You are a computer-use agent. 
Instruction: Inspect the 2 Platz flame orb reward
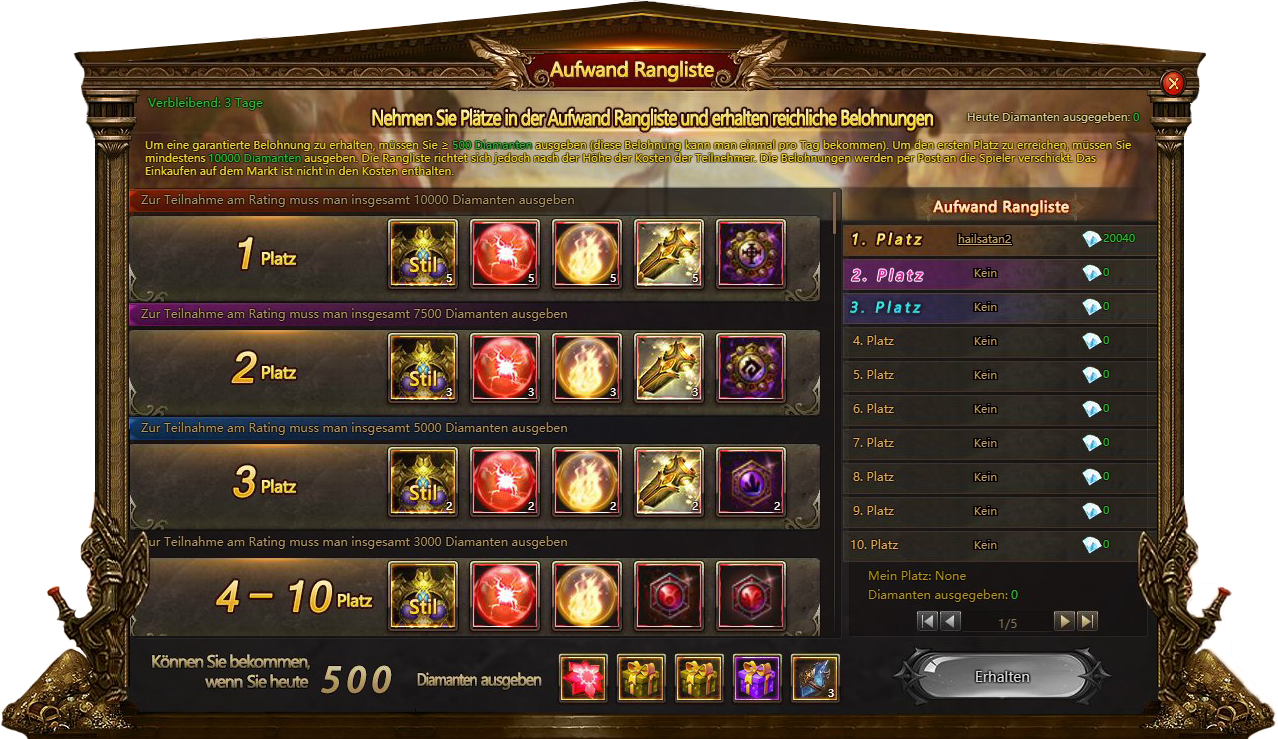(587, 368)
